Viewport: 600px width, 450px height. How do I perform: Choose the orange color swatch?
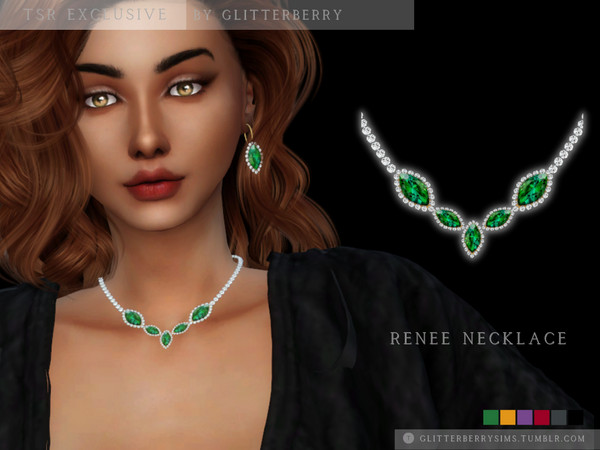507,417
